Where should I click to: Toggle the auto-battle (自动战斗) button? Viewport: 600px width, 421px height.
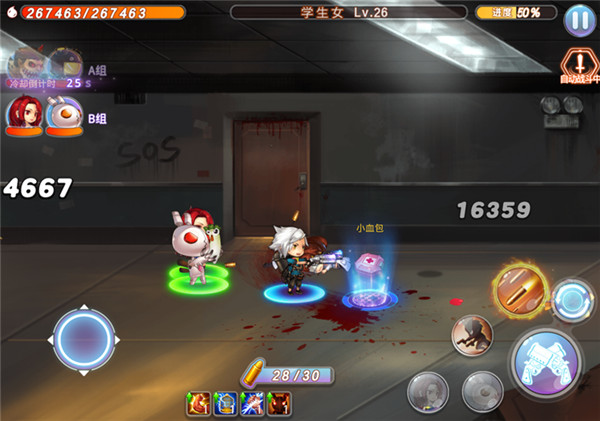[x=578, y=62]
